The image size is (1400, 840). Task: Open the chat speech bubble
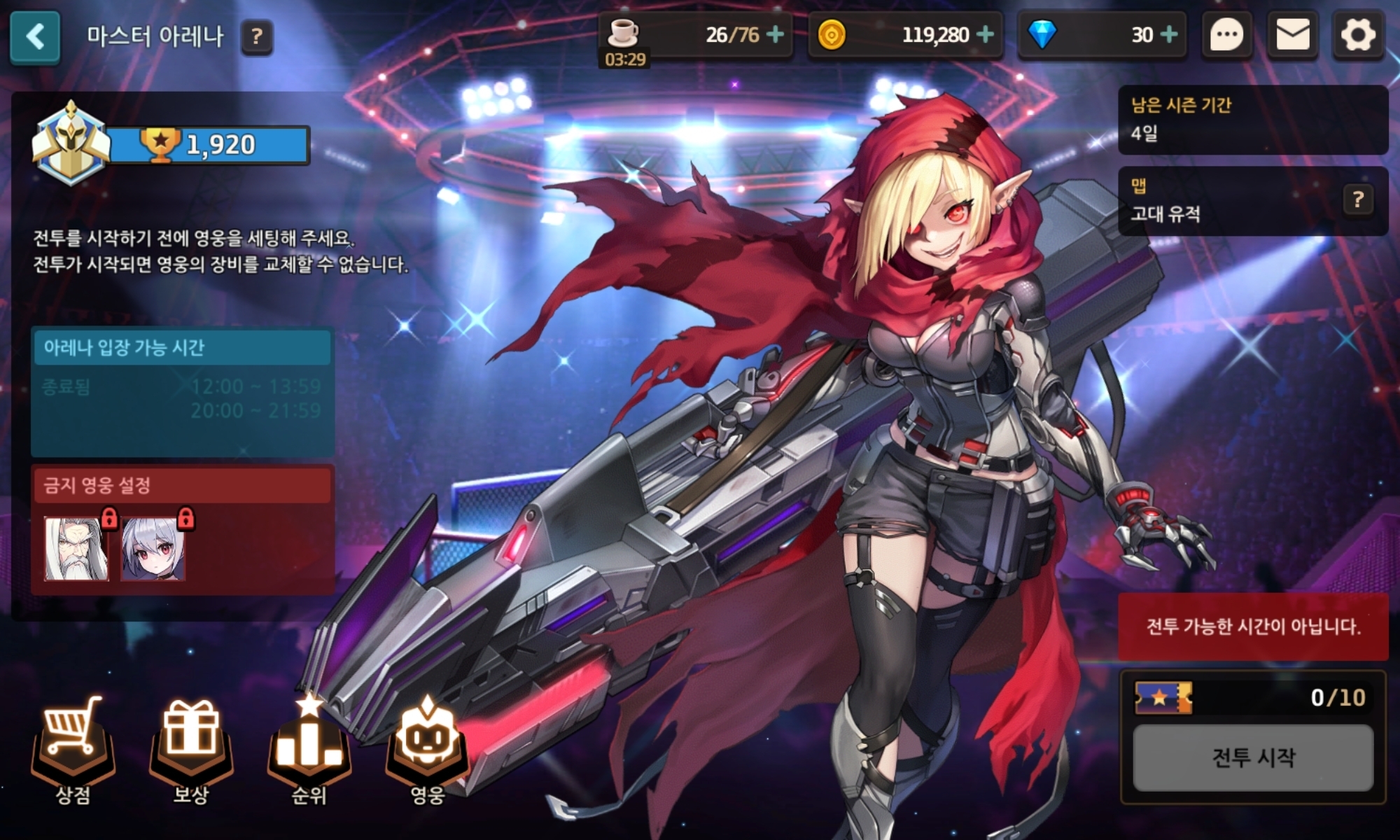click(x=1226, y=35)
